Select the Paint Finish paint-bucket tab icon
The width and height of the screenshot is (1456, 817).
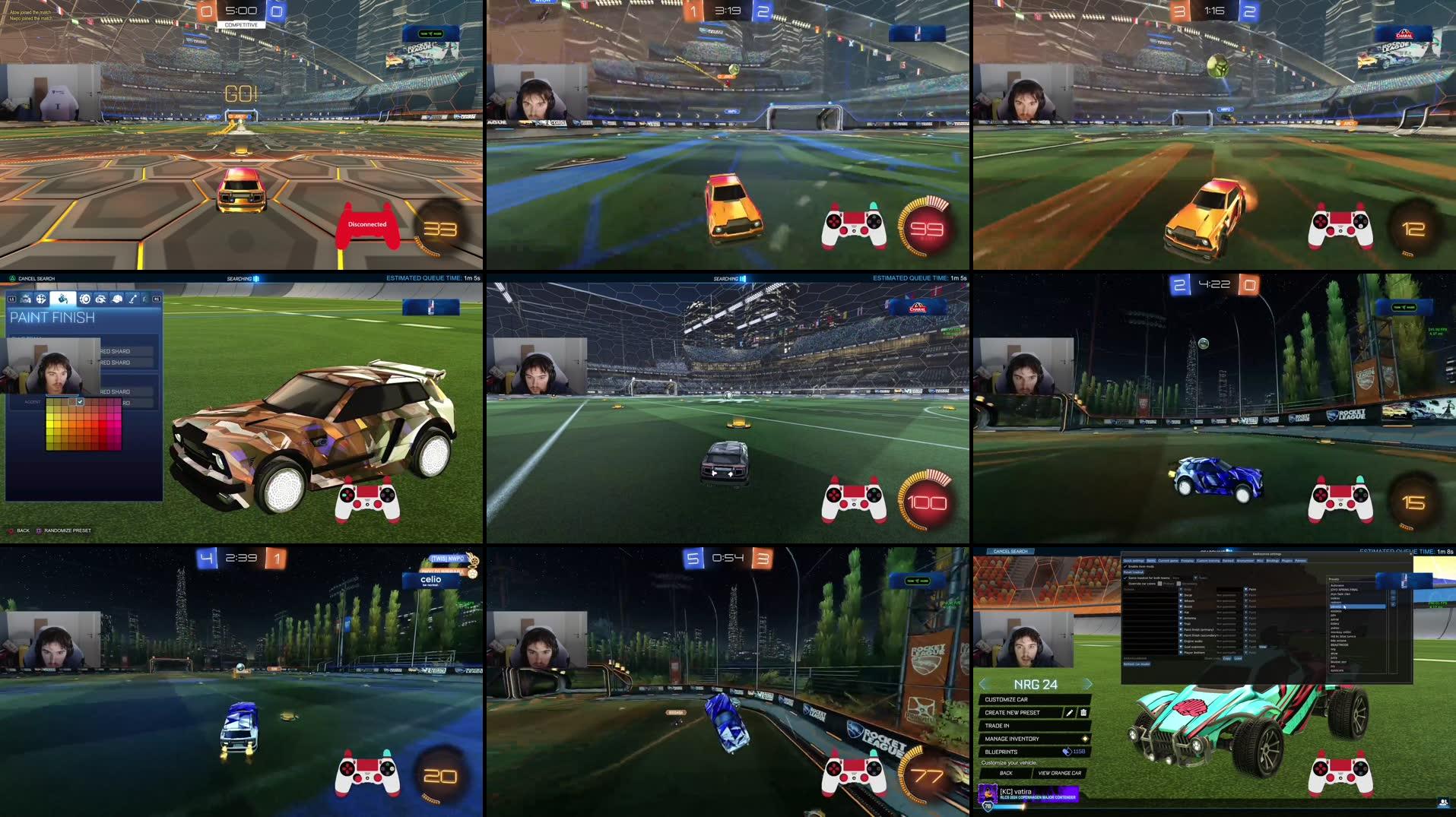click(62, 298)
